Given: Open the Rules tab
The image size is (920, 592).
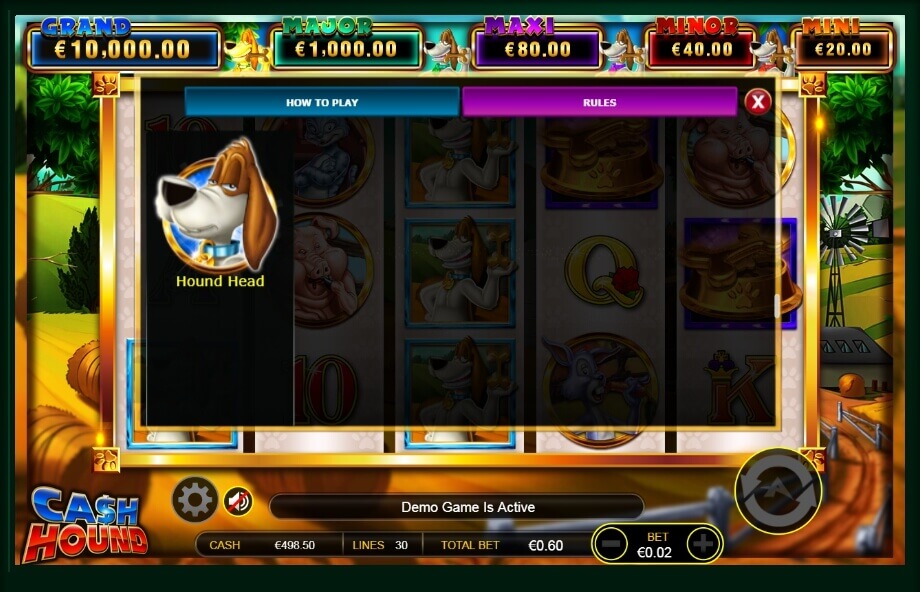Looking at the screenshot, I should (x=599, y=102).
